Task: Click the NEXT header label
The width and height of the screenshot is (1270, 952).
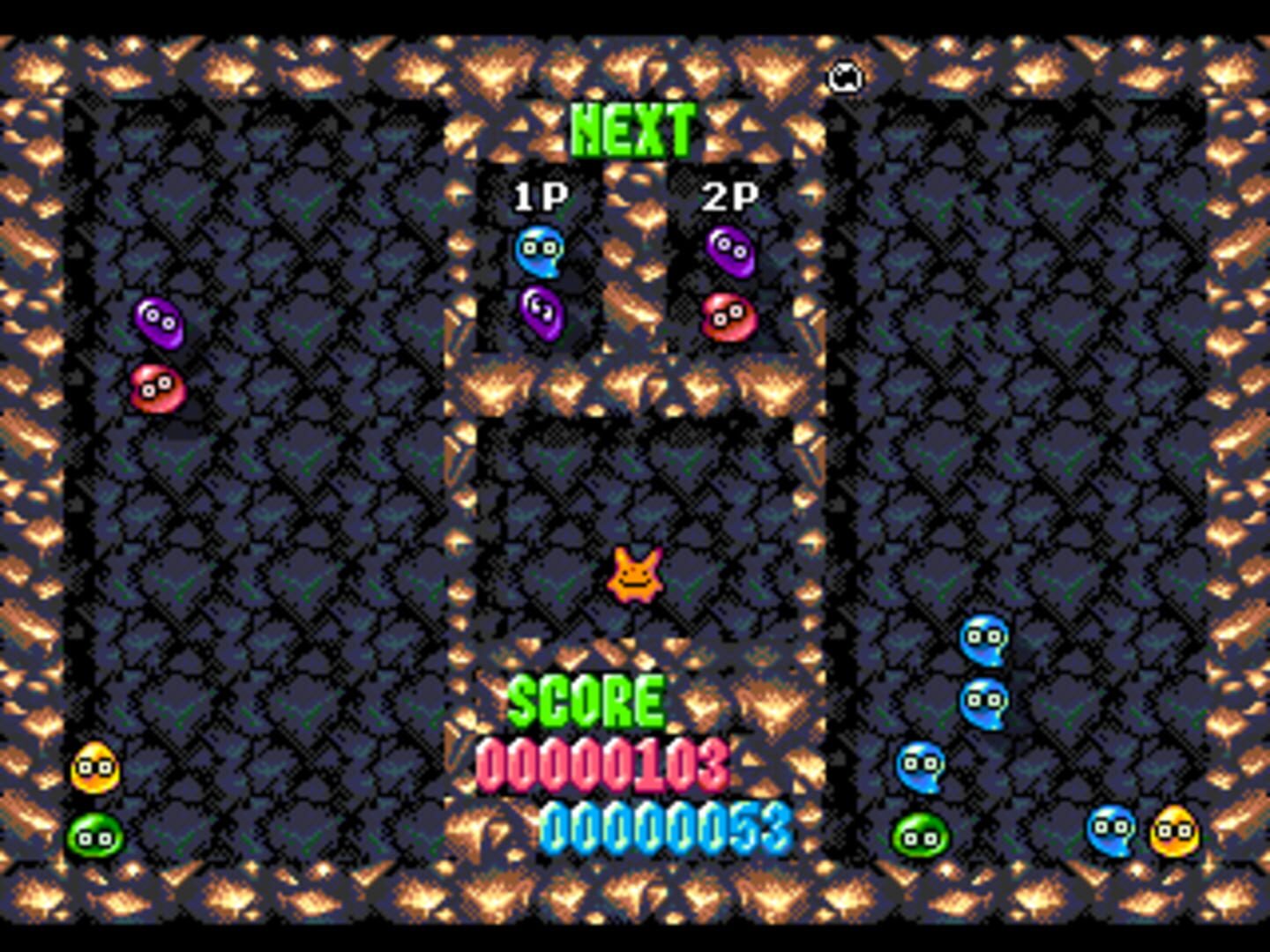Action: tap(634, 130)
